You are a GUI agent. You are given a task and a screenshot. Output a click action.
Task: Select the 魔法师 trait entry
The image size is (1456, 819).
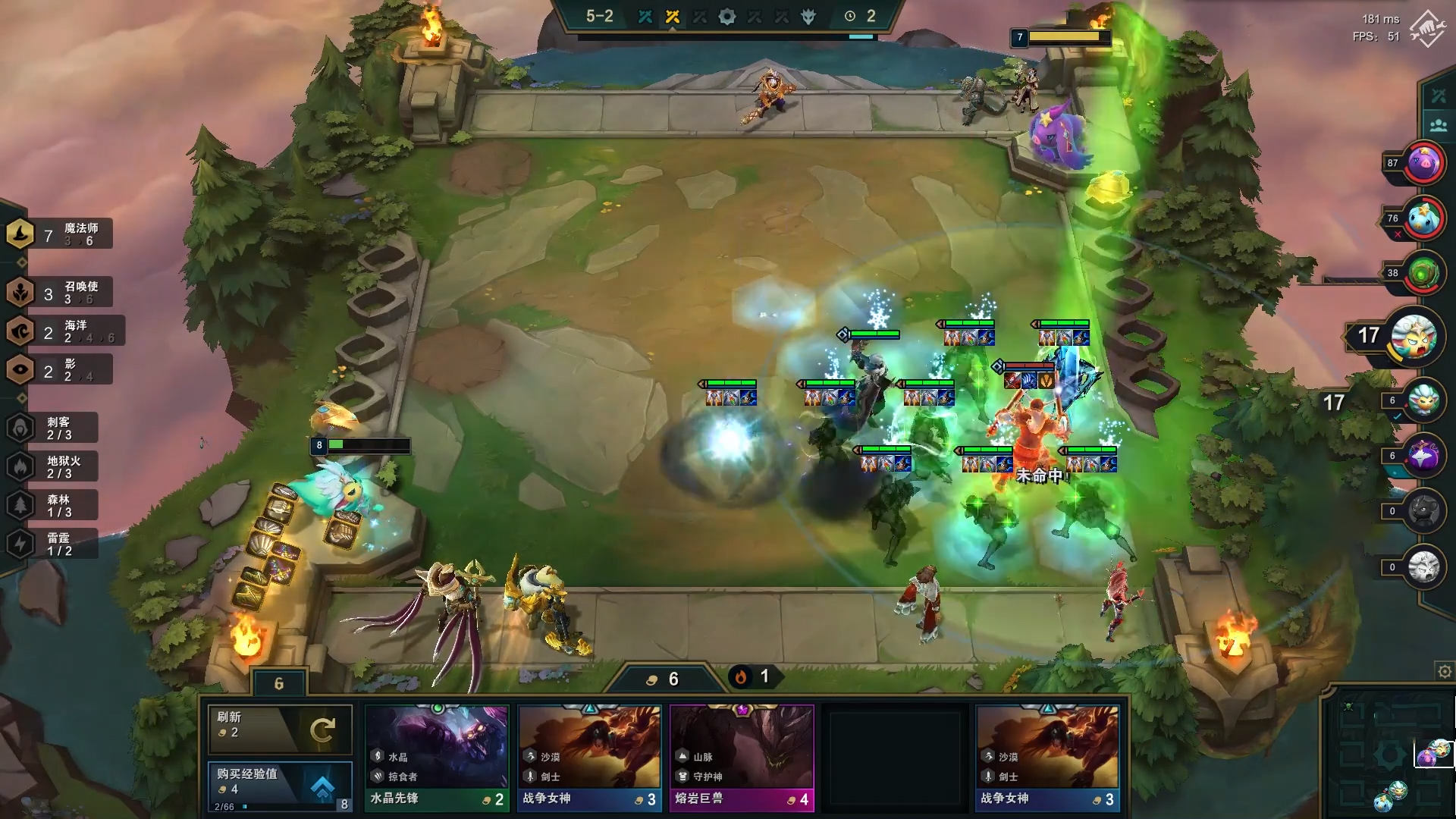click(61, 234)
